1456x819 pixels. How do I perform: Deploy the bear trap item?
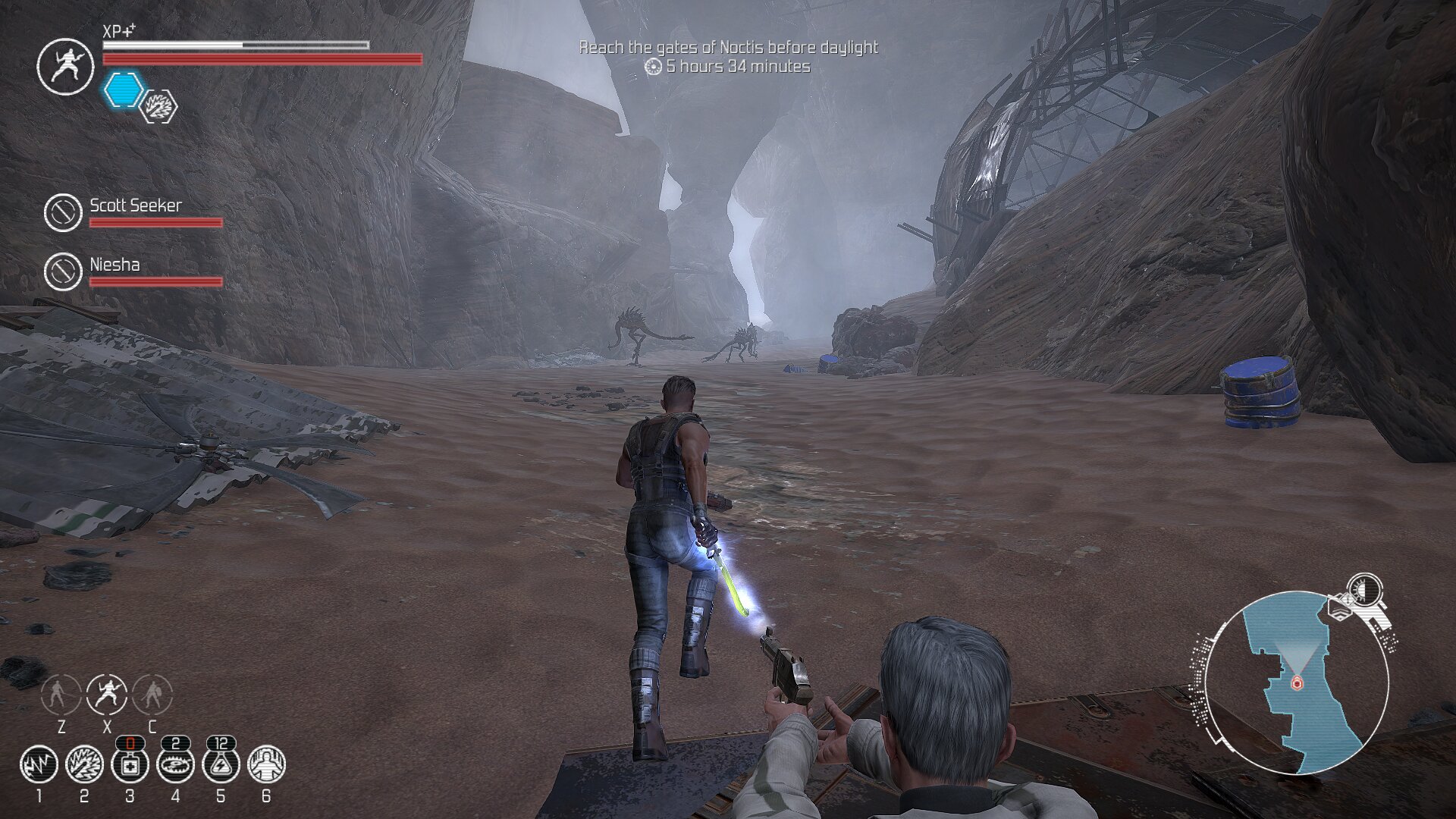(175, 764)
